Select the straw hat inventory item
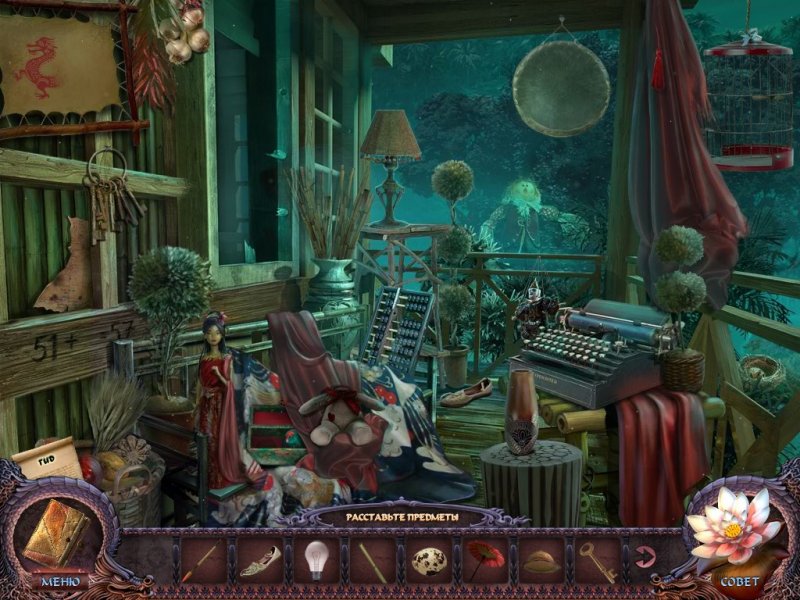The width and height of the screenshot is (800, 600). (541, 561)
